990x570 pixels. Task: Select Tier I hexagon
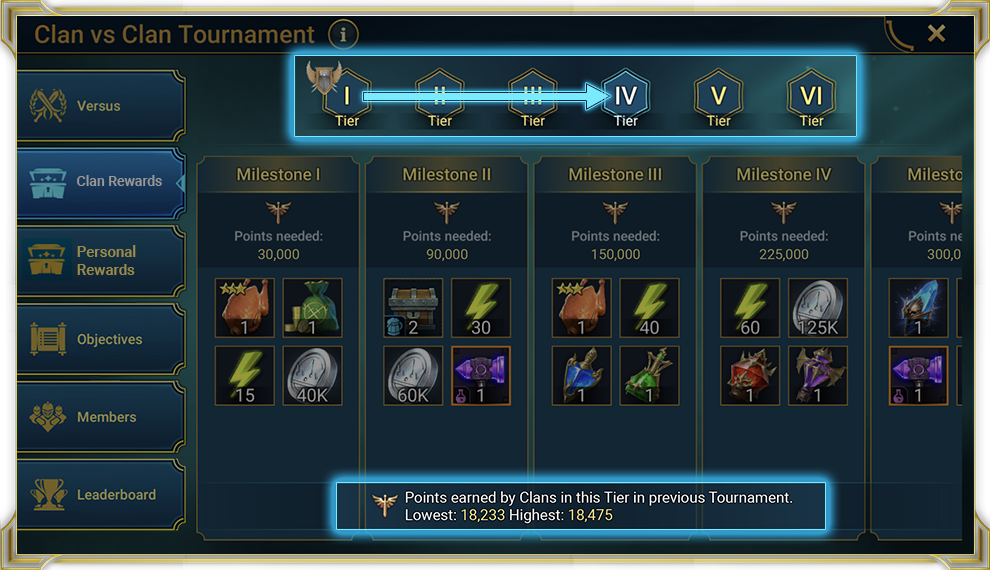(x=347, y=96)
